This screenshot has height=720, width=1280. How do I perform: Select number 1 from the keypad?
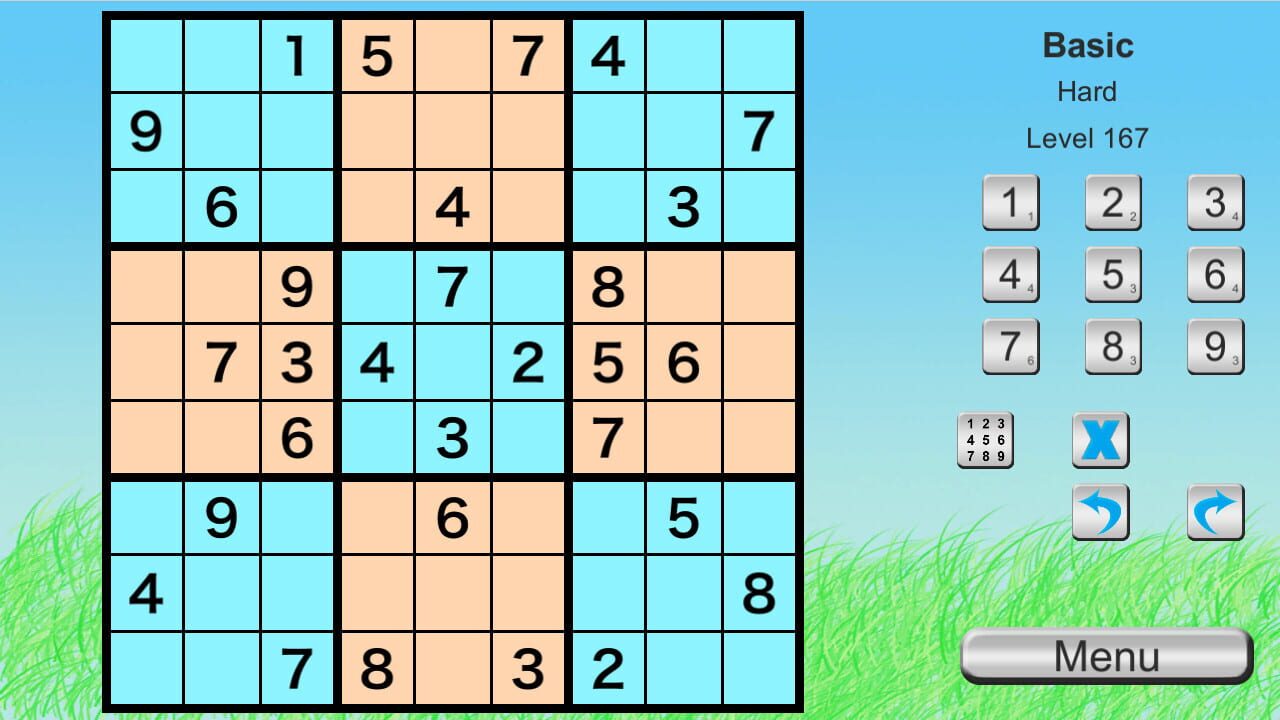1010,203
